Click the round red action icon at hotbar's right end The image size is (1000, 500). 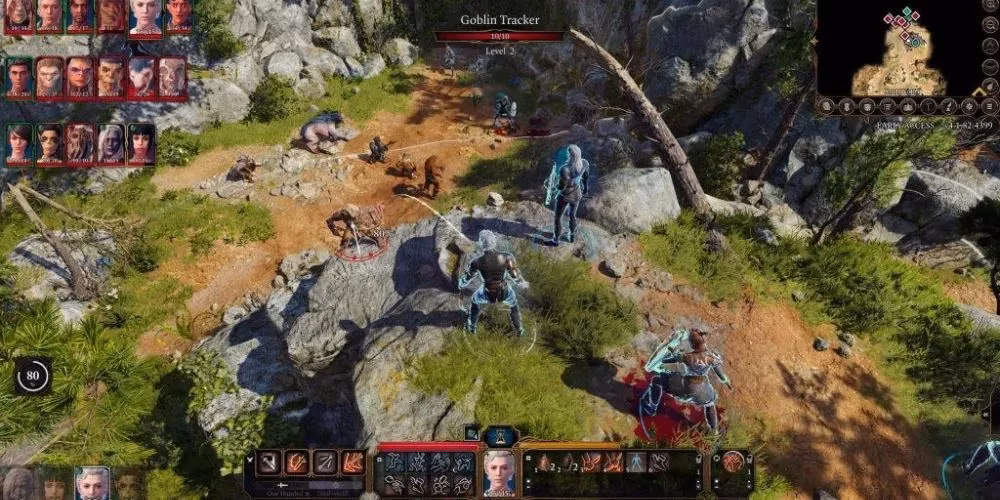733,462
